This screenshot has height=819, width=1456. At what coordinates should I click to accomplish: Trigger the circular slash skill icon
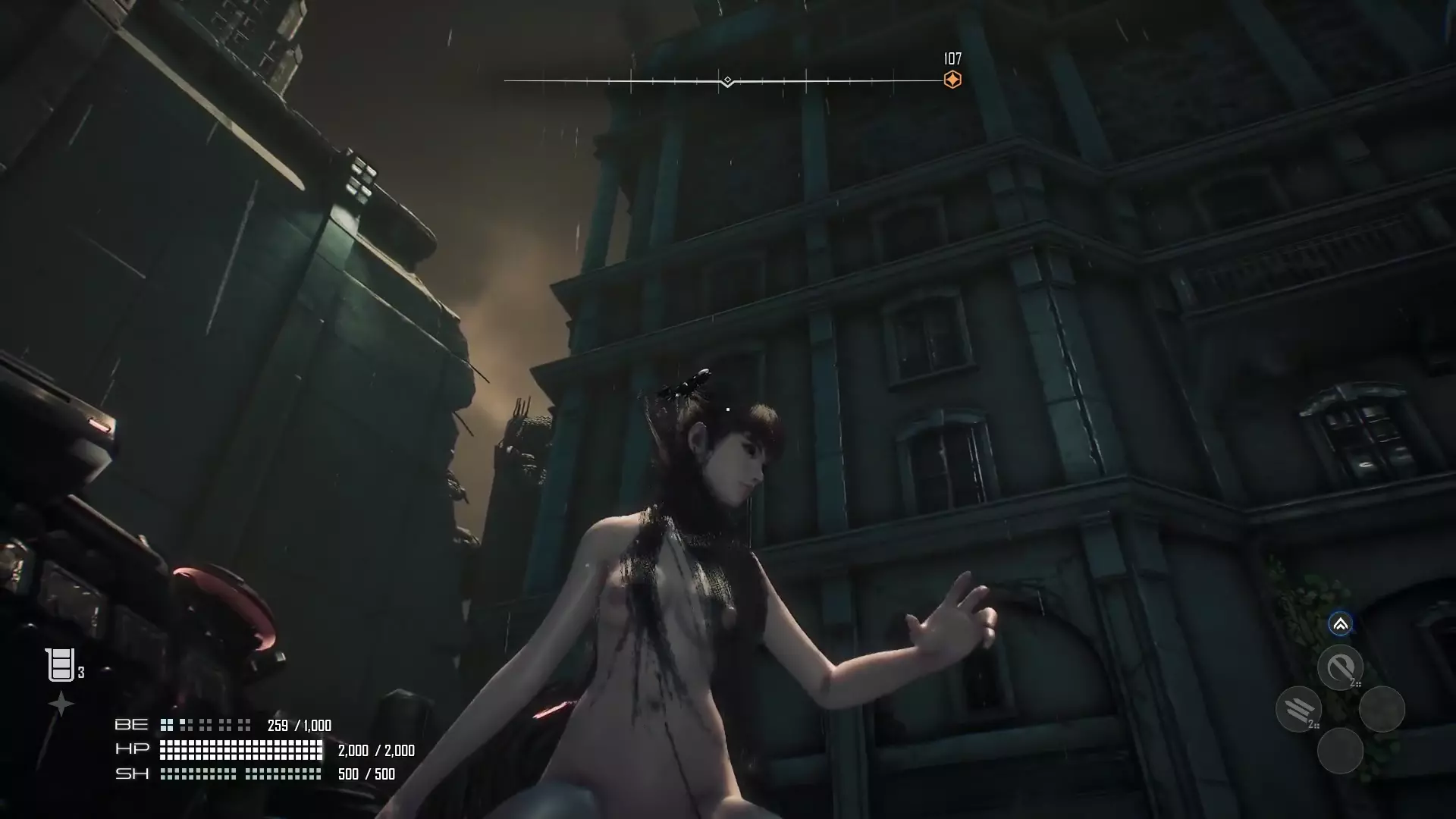point(1340,667)
